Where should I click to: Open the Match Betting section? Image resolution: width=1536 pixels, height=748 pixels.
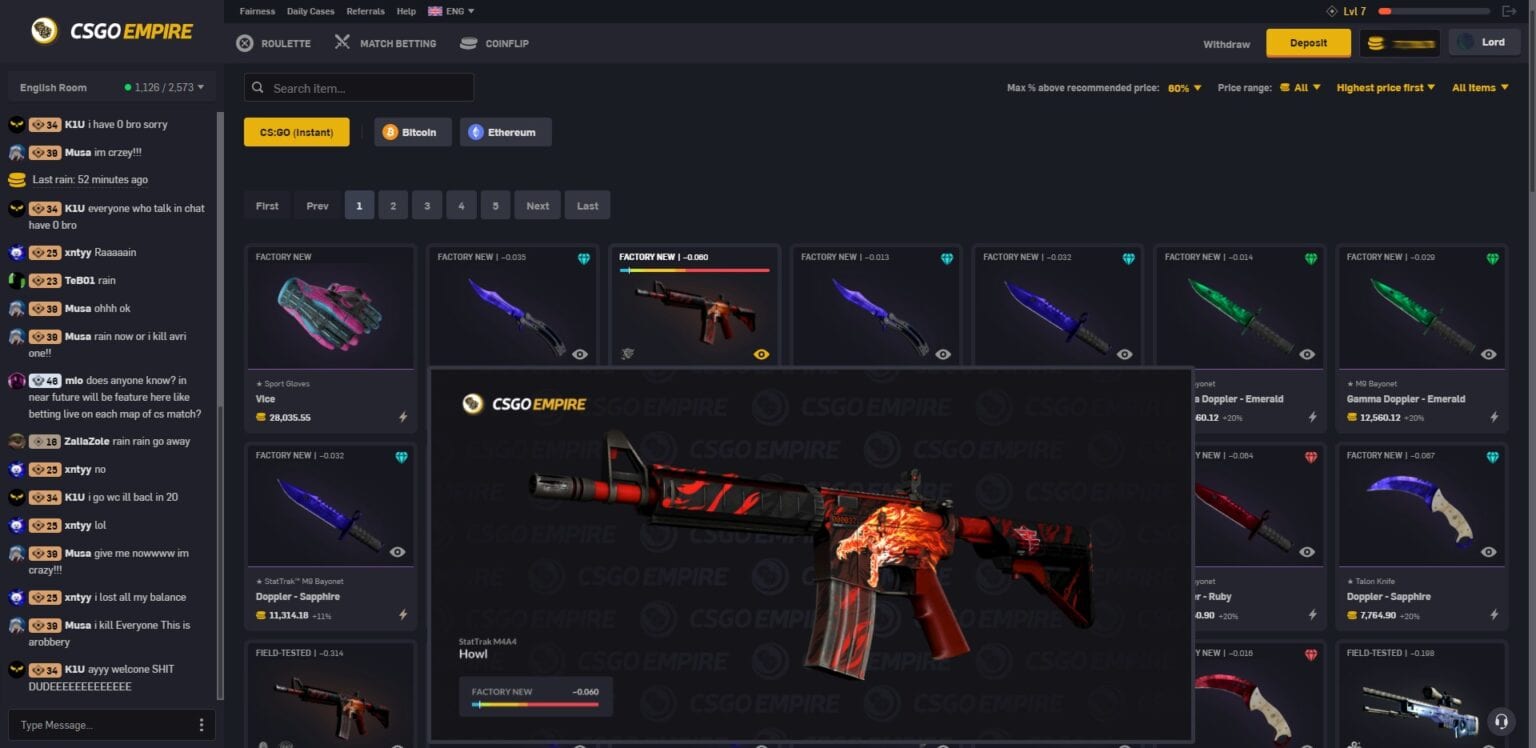(384, 43)
